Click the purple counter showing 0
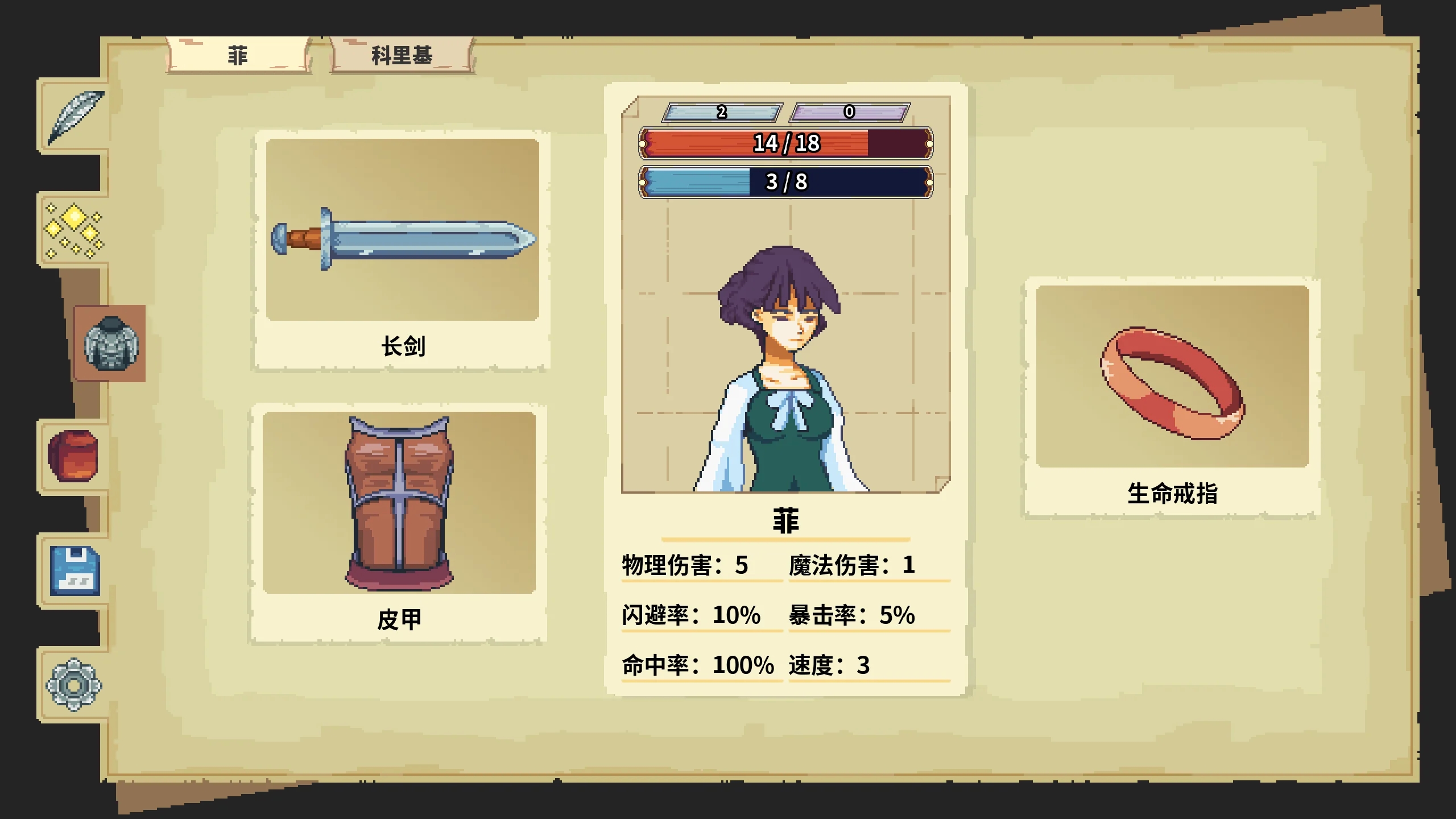The height and width of the screenshot is (819, 1456). (850, 112)
